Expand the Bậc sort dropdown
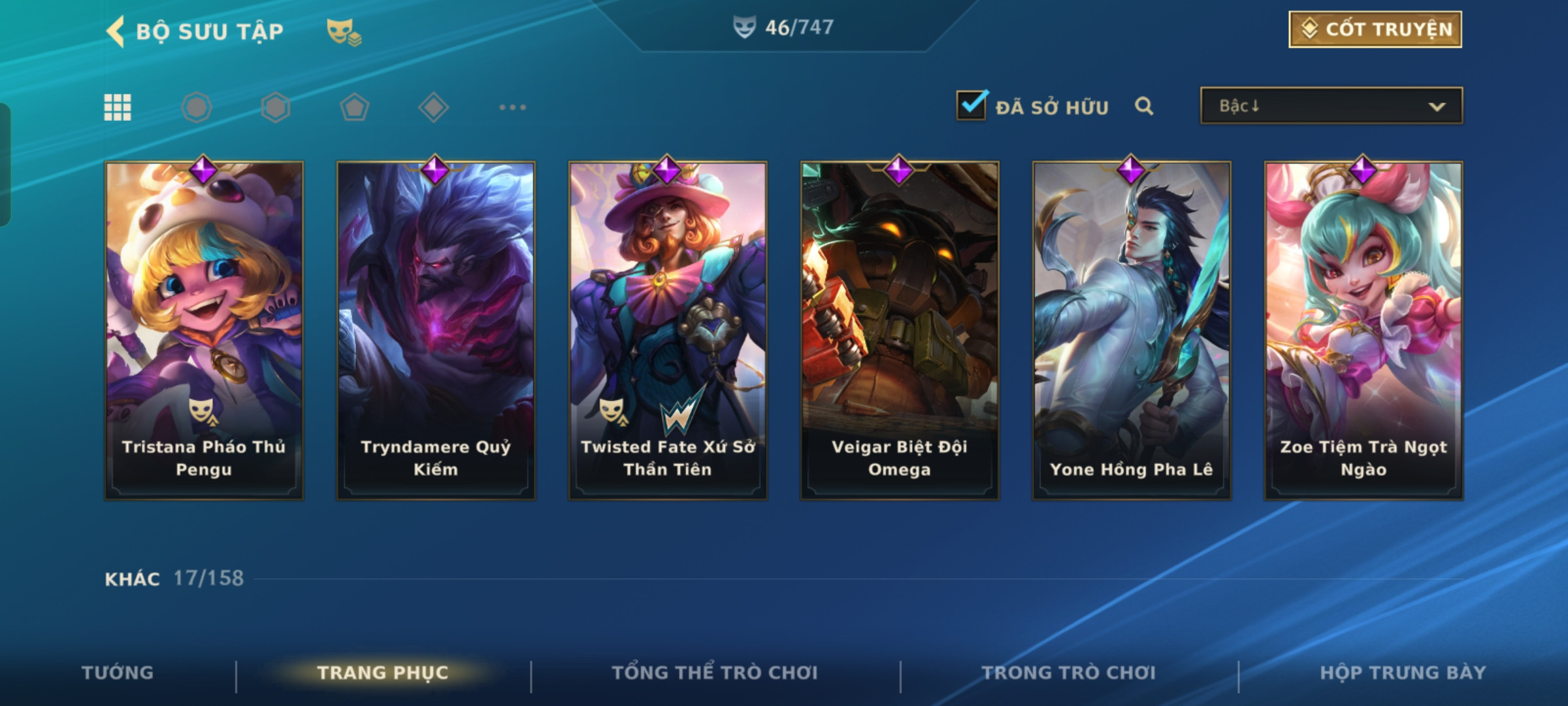The image size is (1568, 706). [x=1331, y=106]
